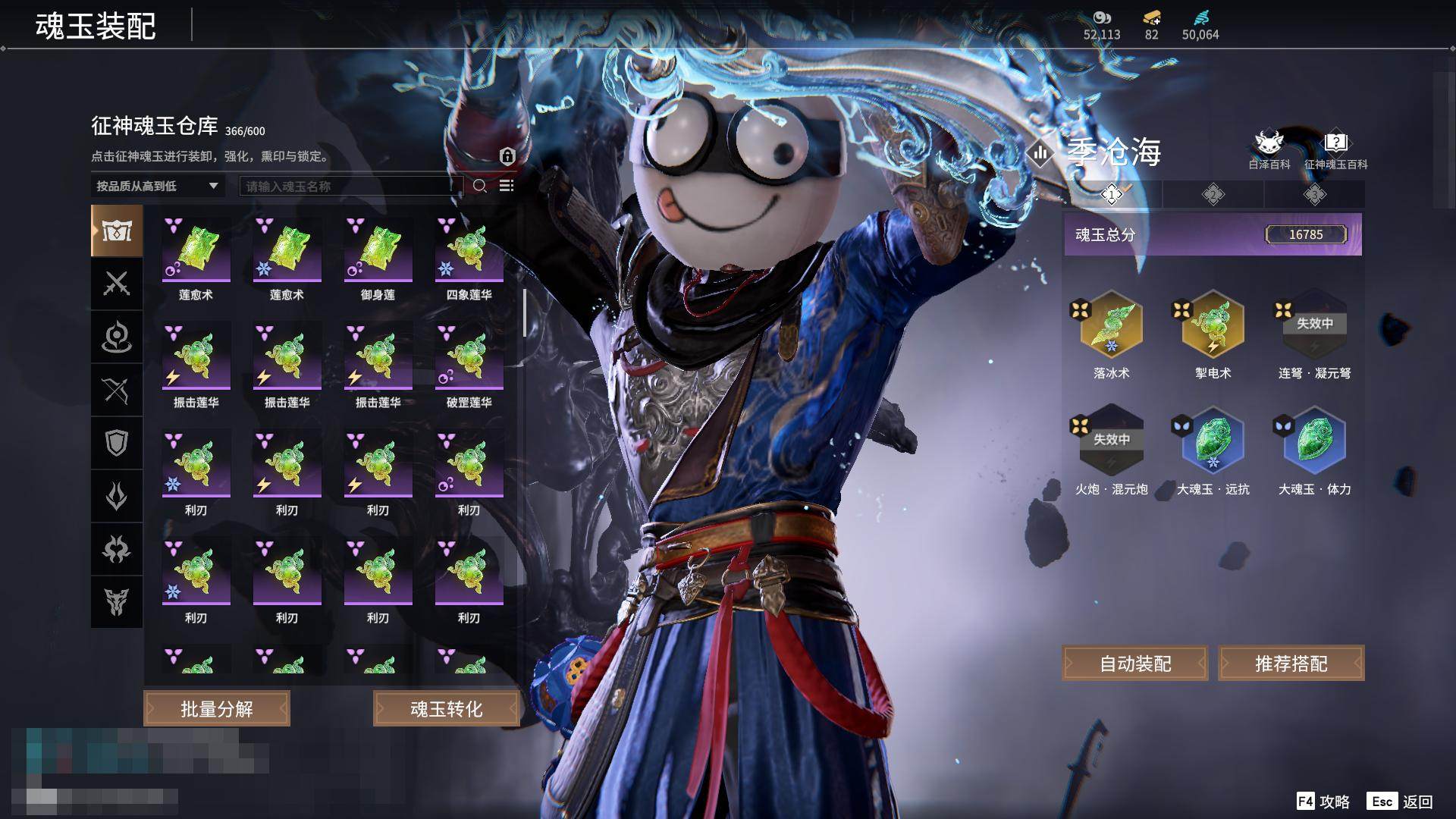Screen dimensions: 1456x819
Task: Select equipped 落冰术 jade slot
Action: [x=1111, y=326]
